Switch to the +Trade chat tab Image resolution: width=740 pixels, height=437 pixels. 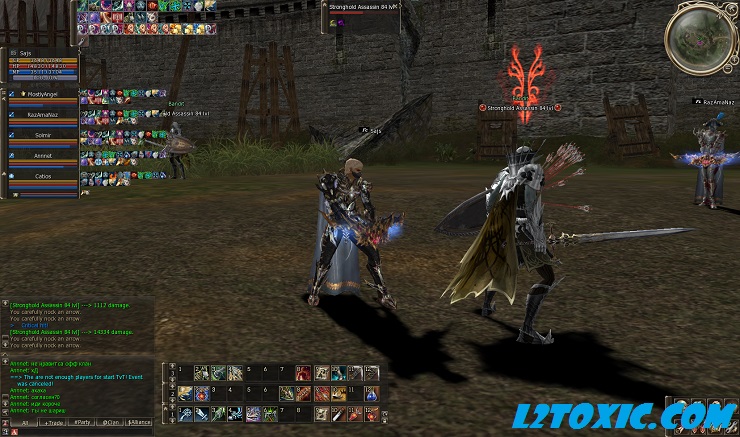[52, 423]
